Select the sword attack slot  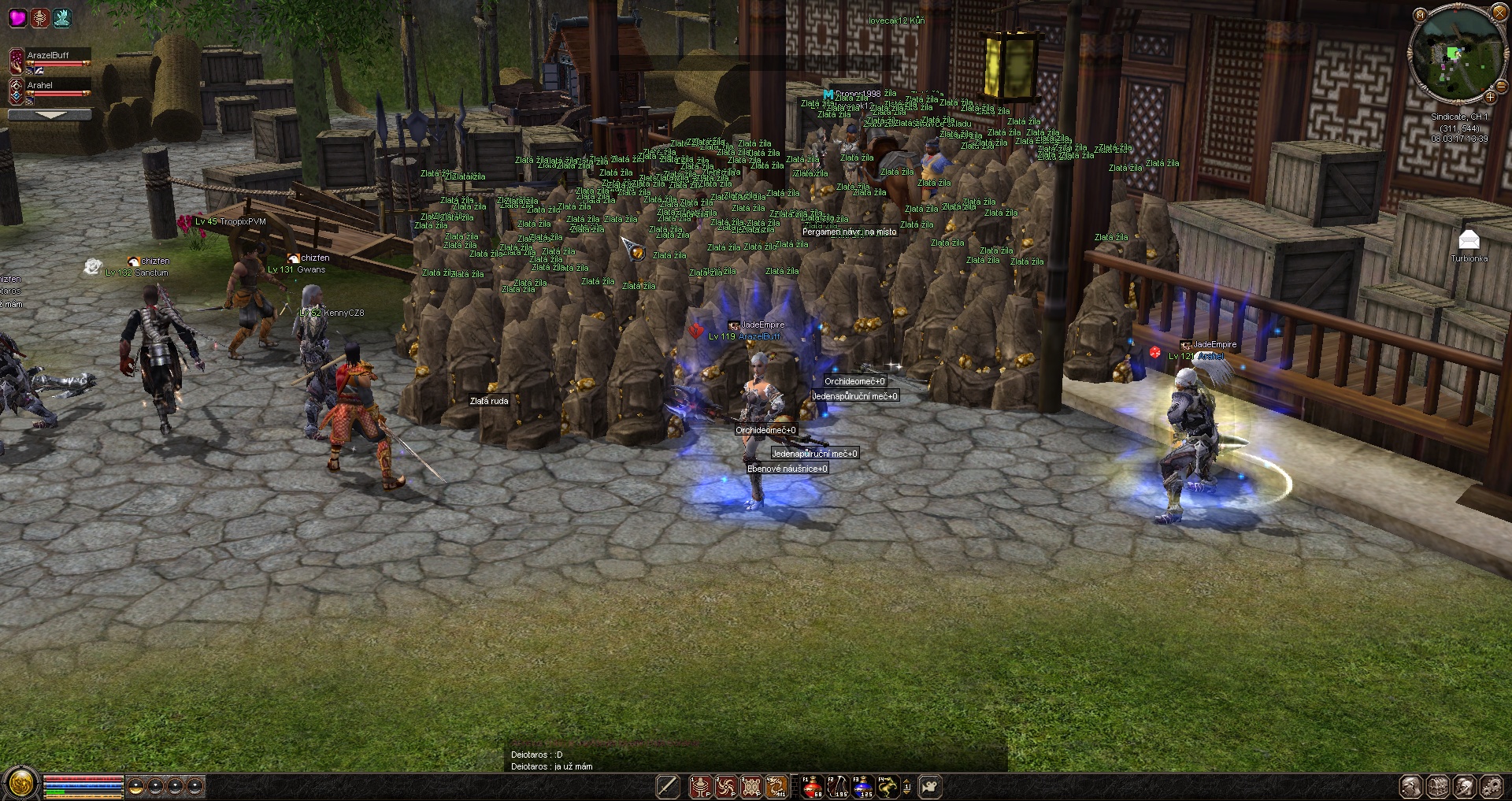[x=668, y=786]
